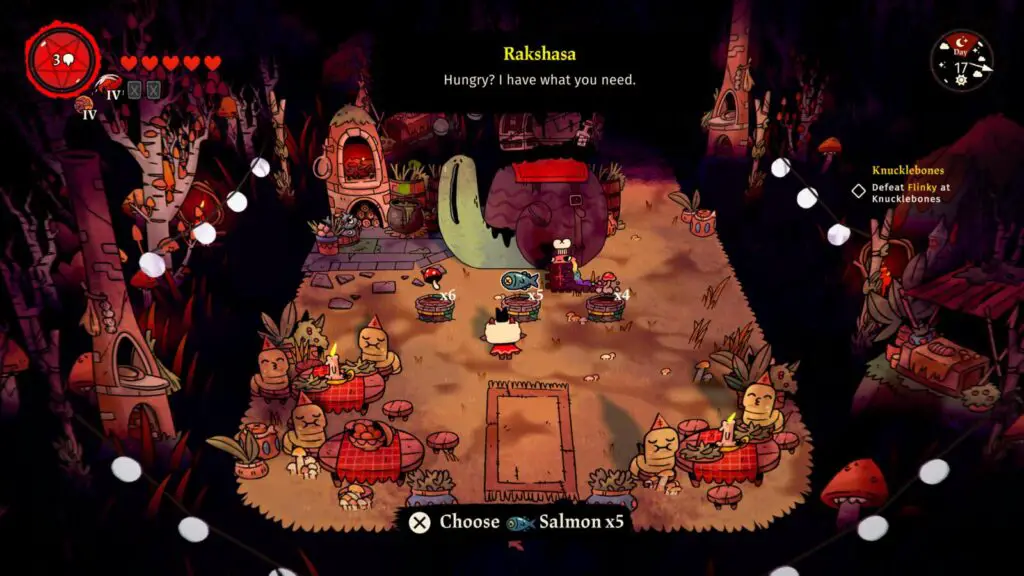This screenshot has width=1024, height=576.
Task: Pick the pink mushroom x4 shop item
Action: [606, 282]
